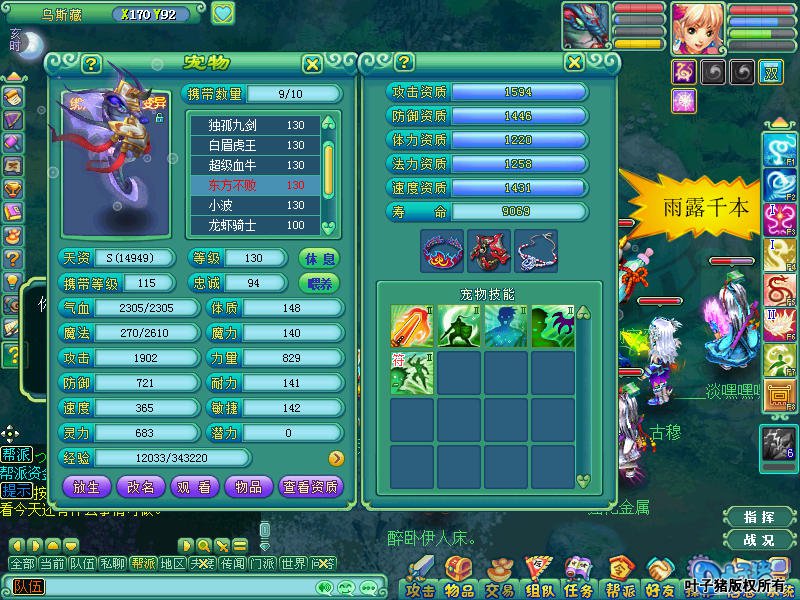The image size is (800, 600).
Task: Switch chat to the 世界 channel tab
Action: (293, 564)
